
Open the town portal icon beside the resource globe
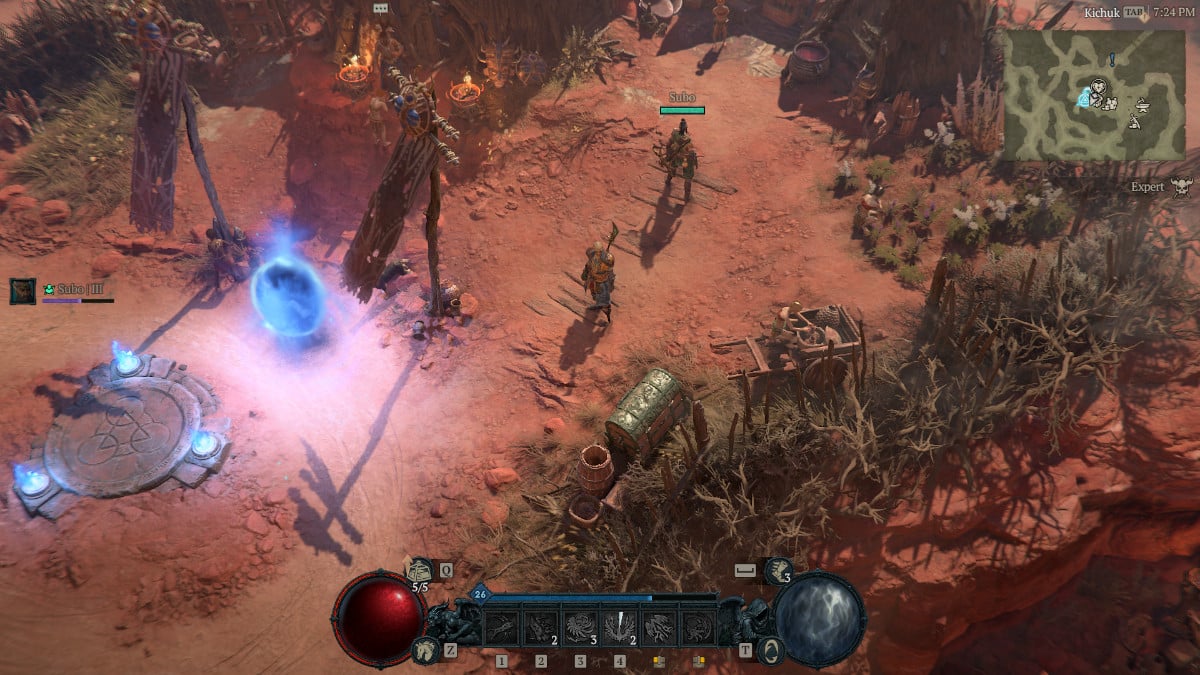tap(770, 650)
